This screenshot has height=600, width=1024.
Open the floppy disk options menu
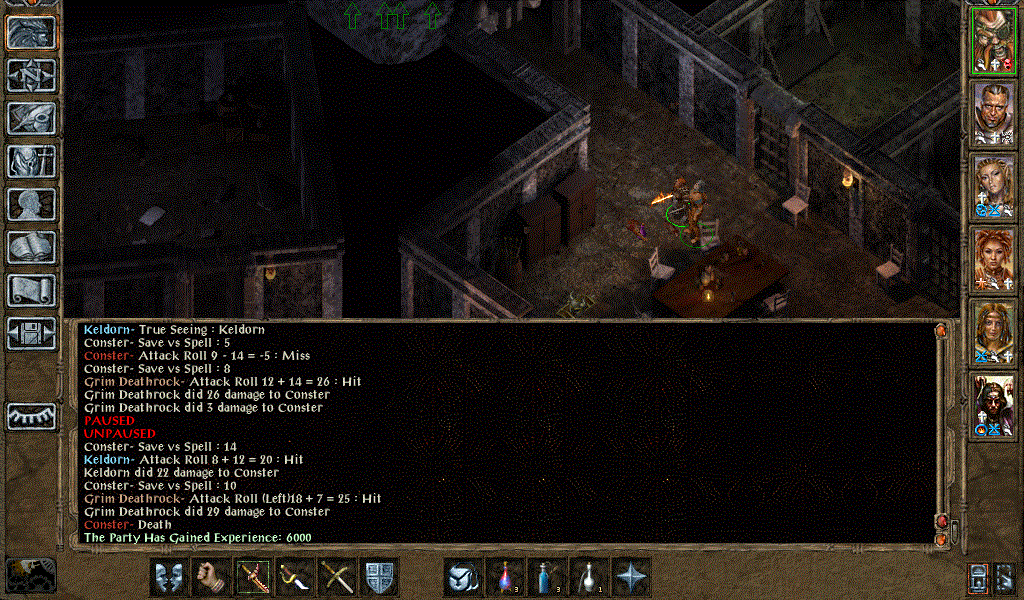(x=31, y=333)
